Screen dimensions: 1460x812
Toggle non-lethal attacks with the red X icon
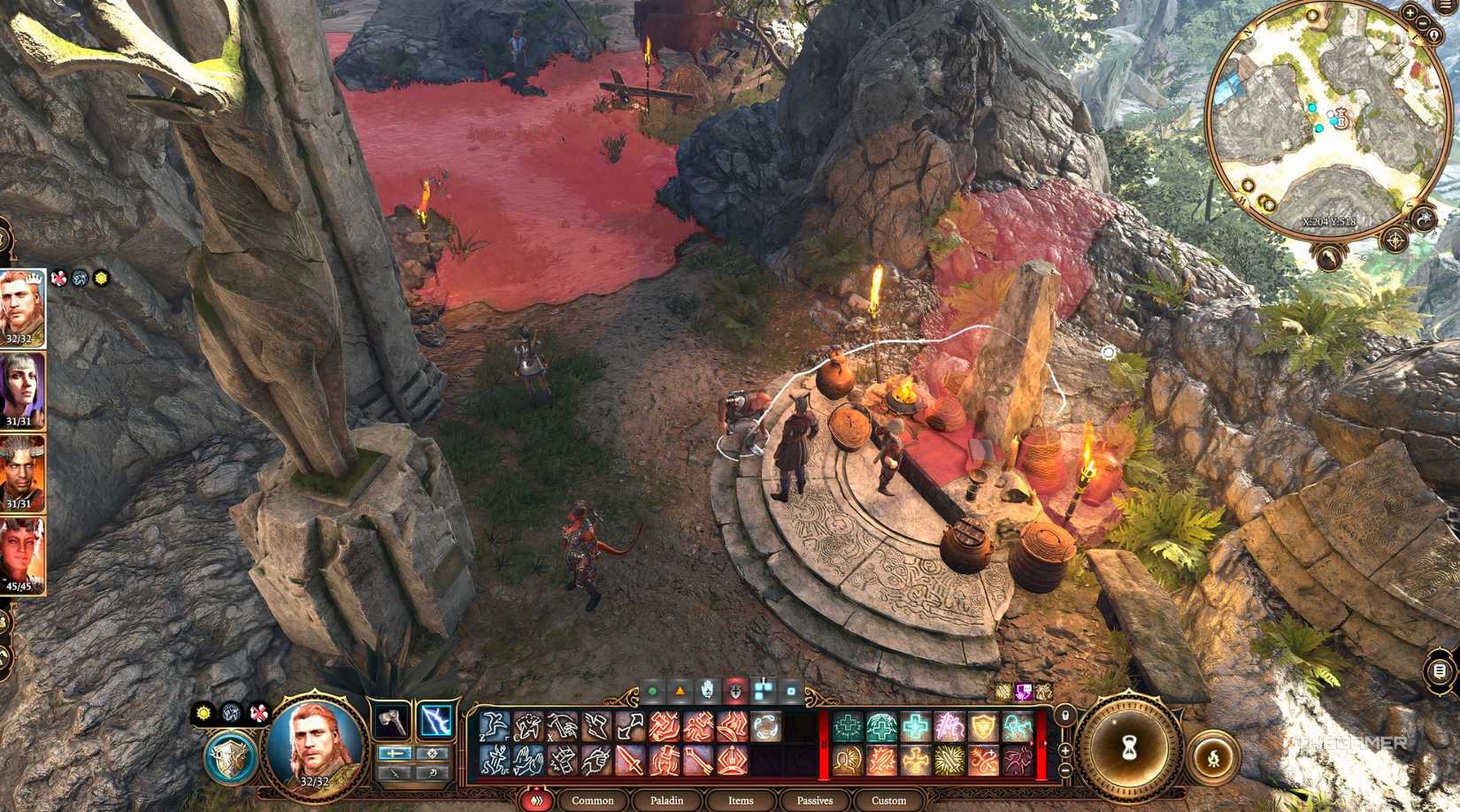[257, 714]
